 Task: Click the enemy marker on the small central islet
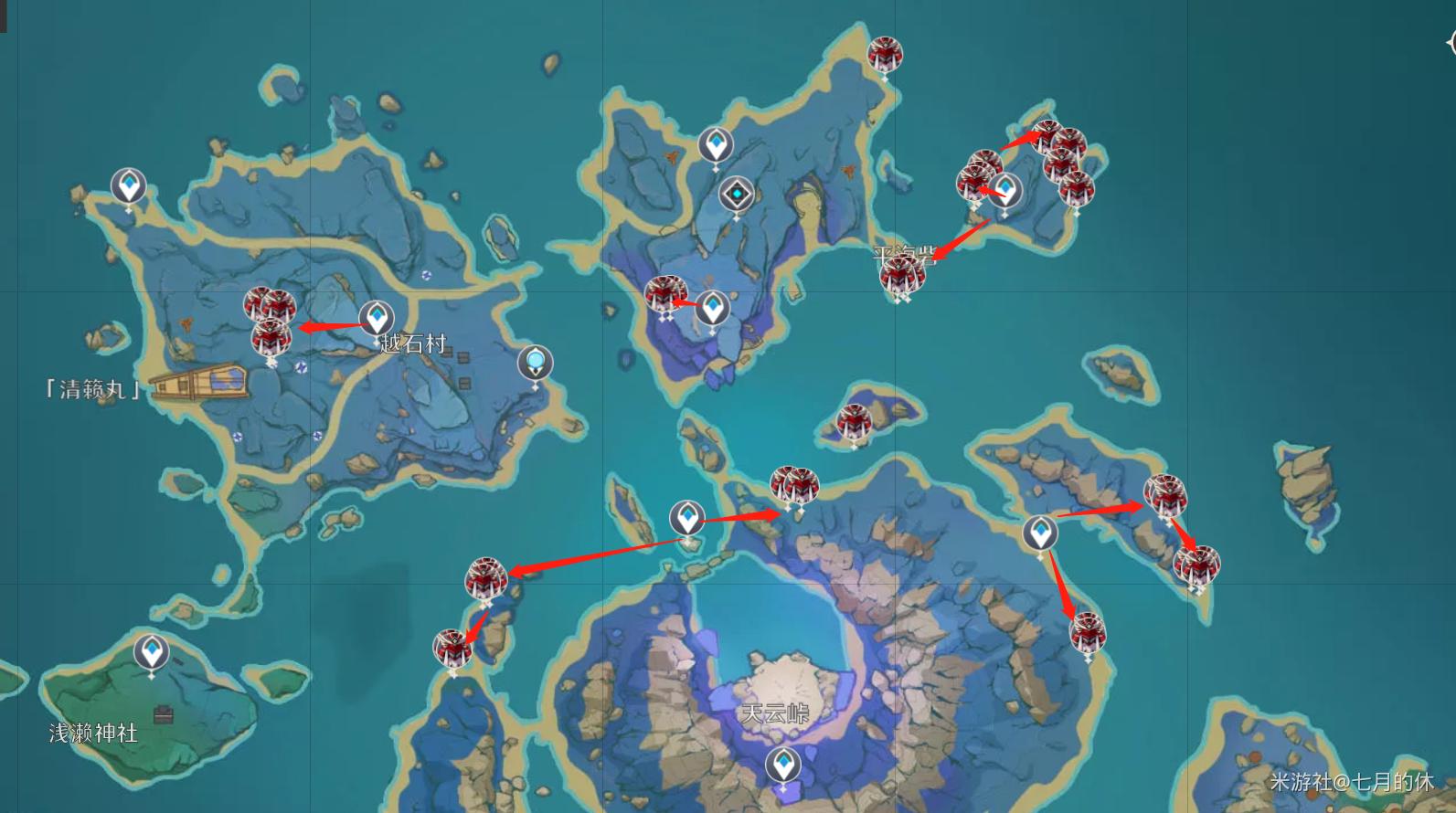click(x=854, y=421)
